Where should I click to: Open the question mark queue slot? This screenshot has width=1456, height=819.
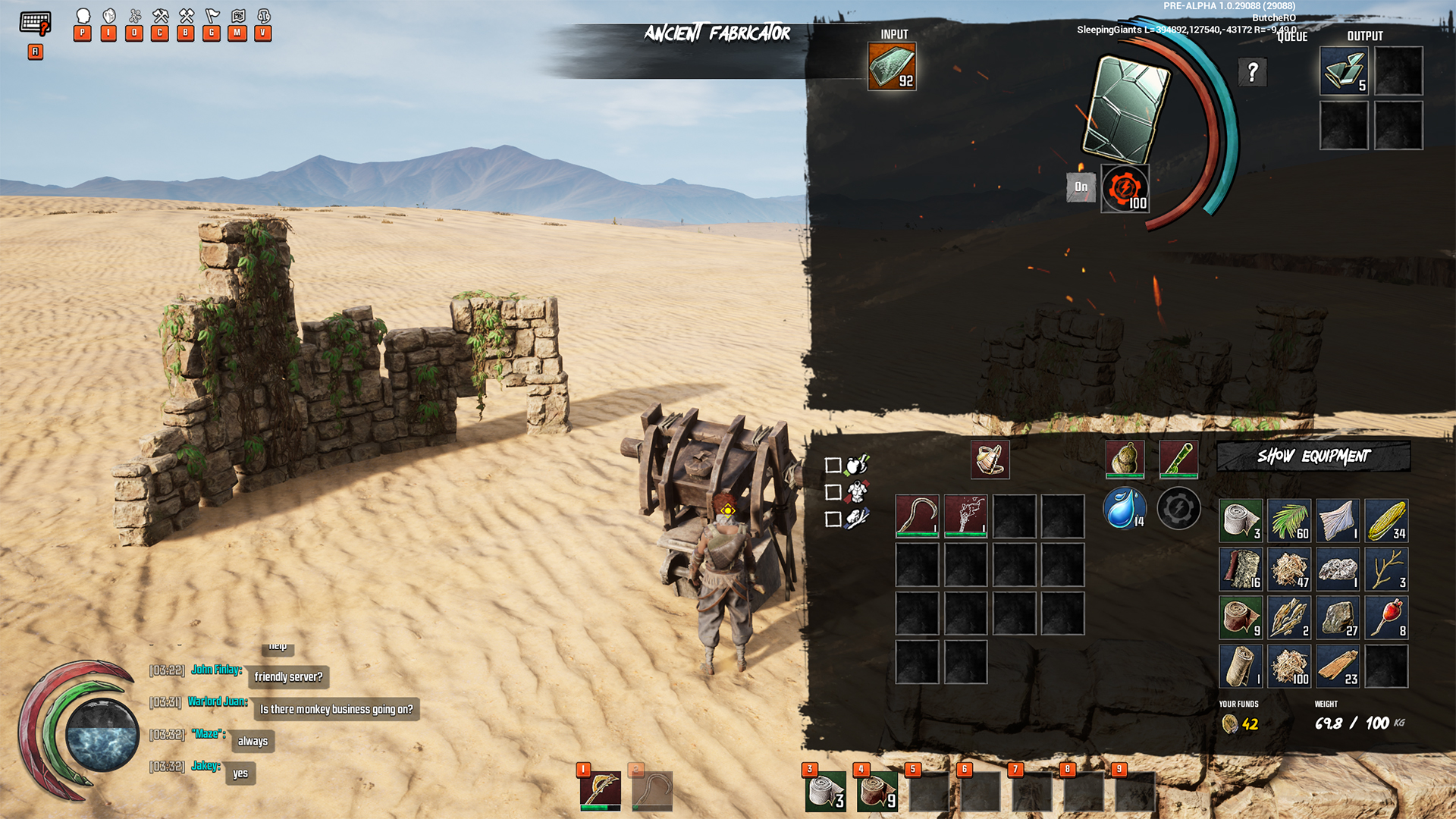(x=1252, y=73)
